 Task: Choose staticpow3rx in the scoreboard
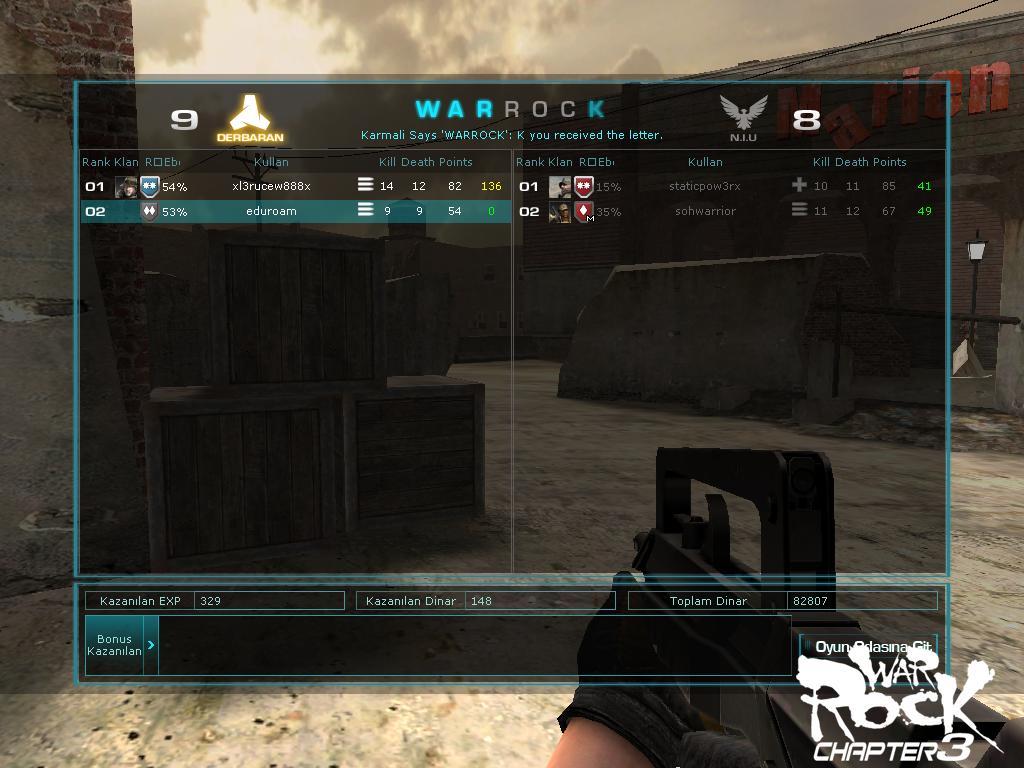click(705, 186)
